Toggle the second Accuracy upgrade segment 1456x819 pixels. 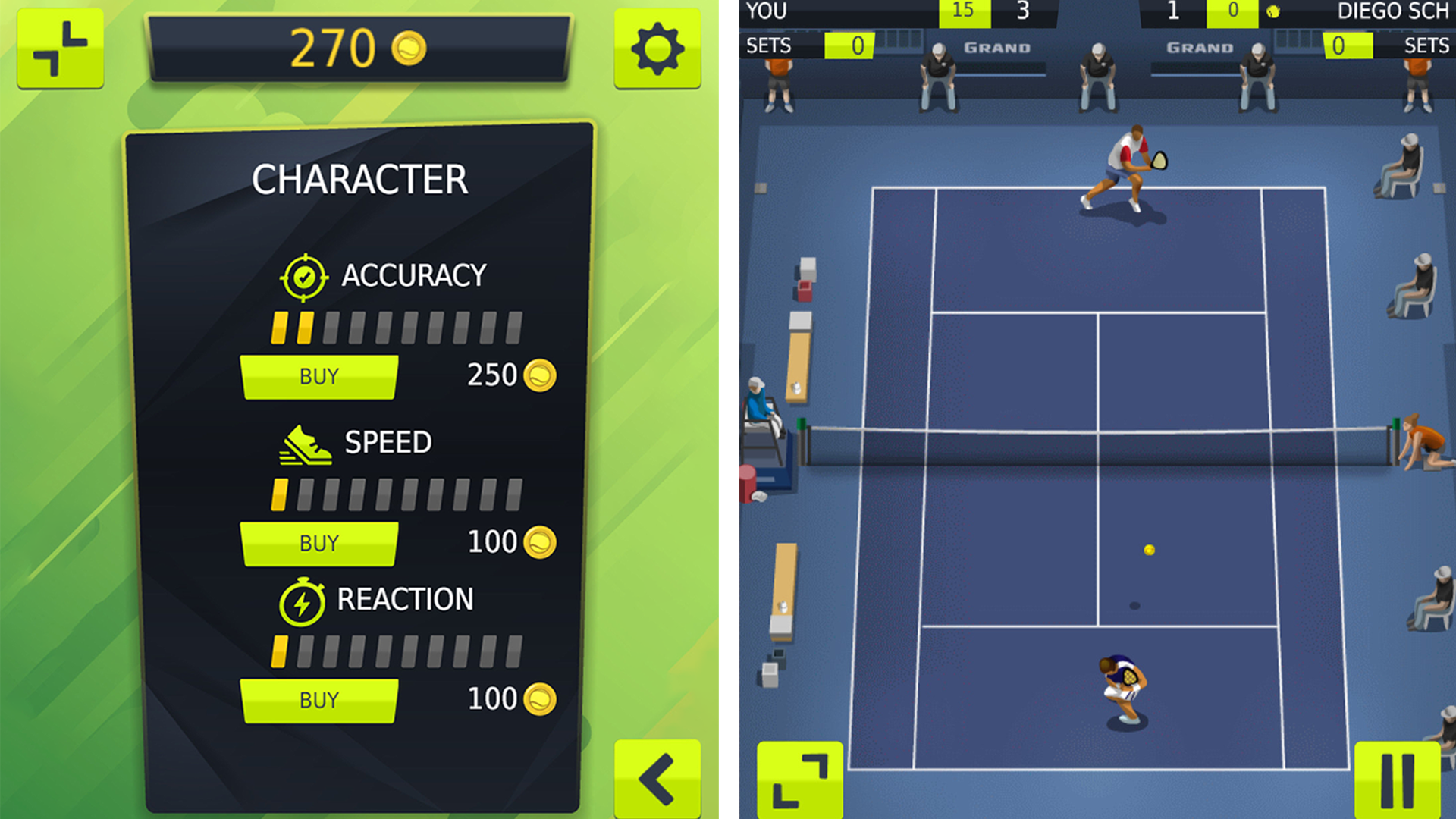pyautogui.click(x=303, y=326)
